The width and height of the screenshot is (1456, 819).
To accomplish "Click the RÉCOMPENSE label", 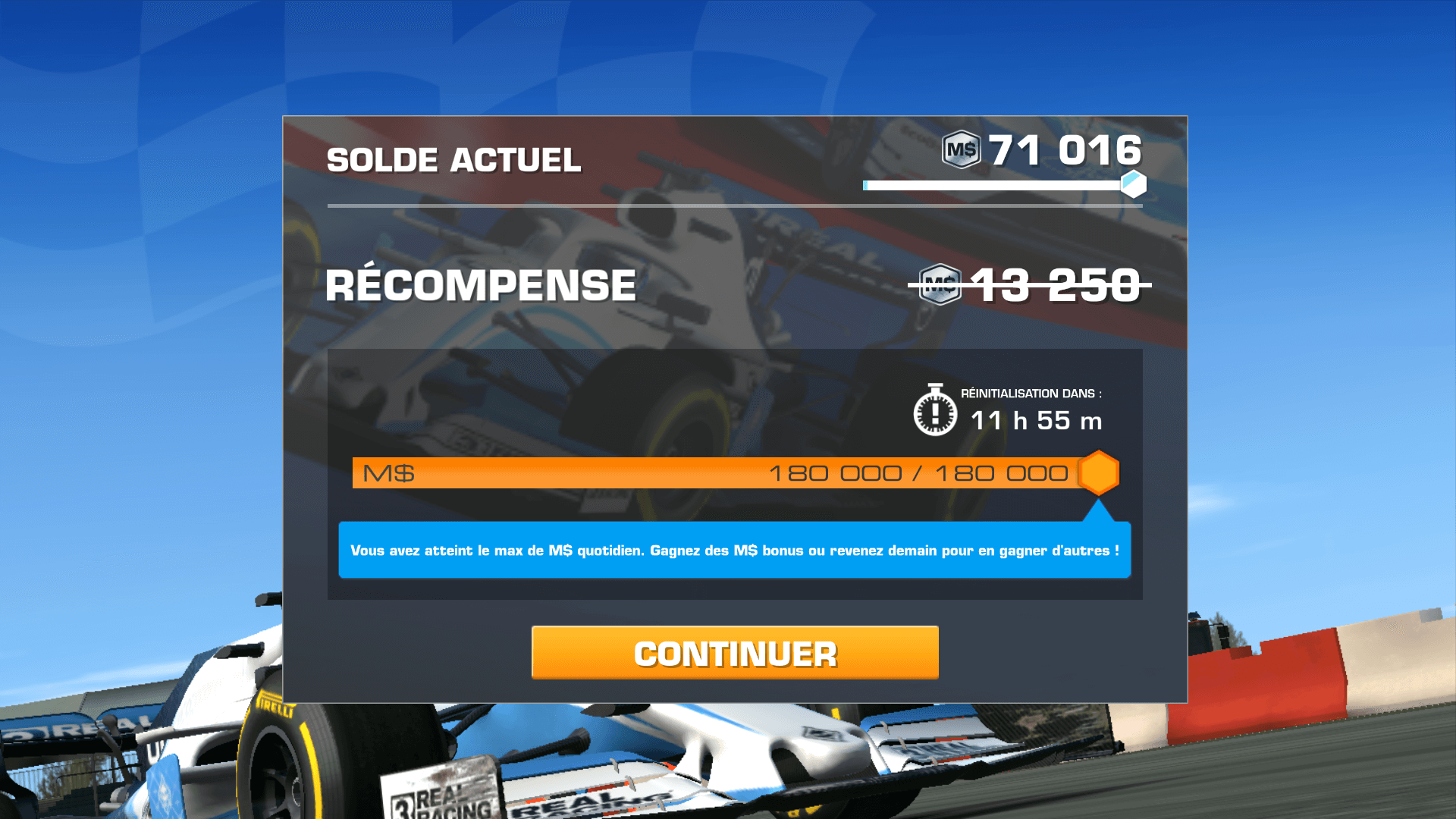I will click(480, 285).
